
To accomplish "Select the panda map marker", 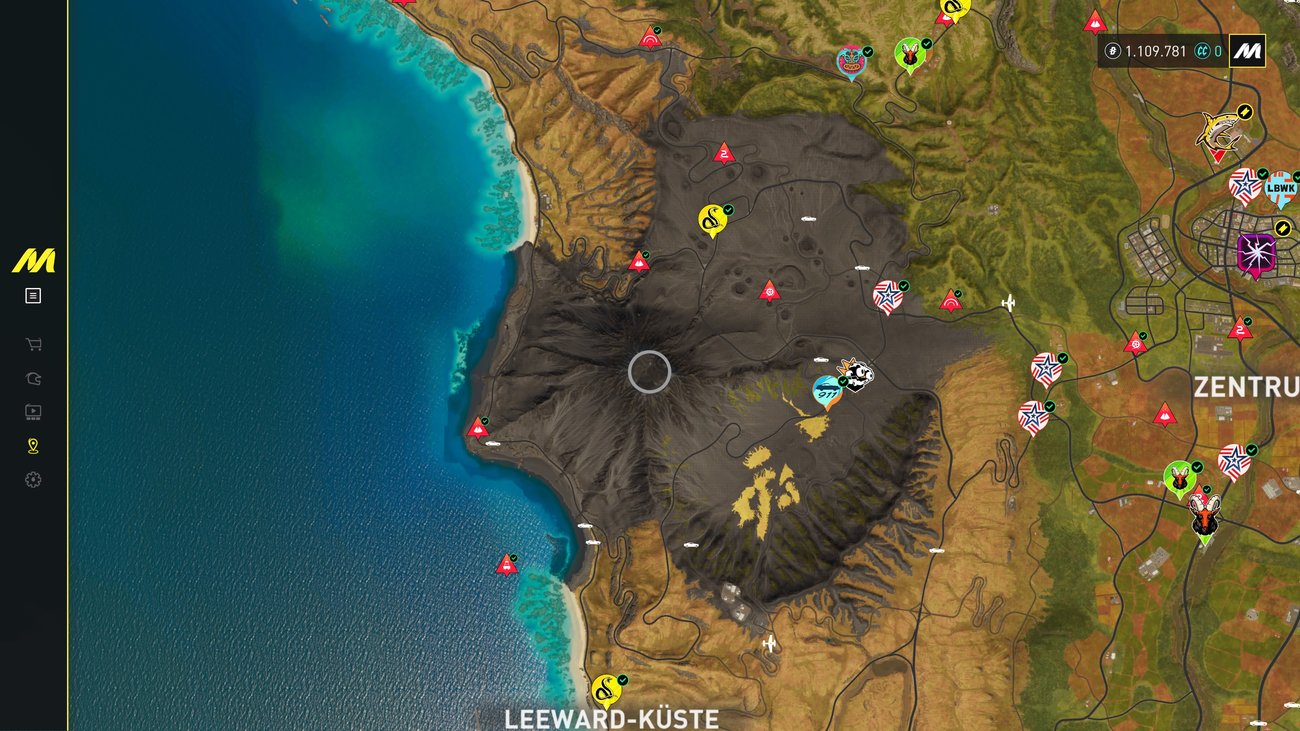I will [857, 376].
